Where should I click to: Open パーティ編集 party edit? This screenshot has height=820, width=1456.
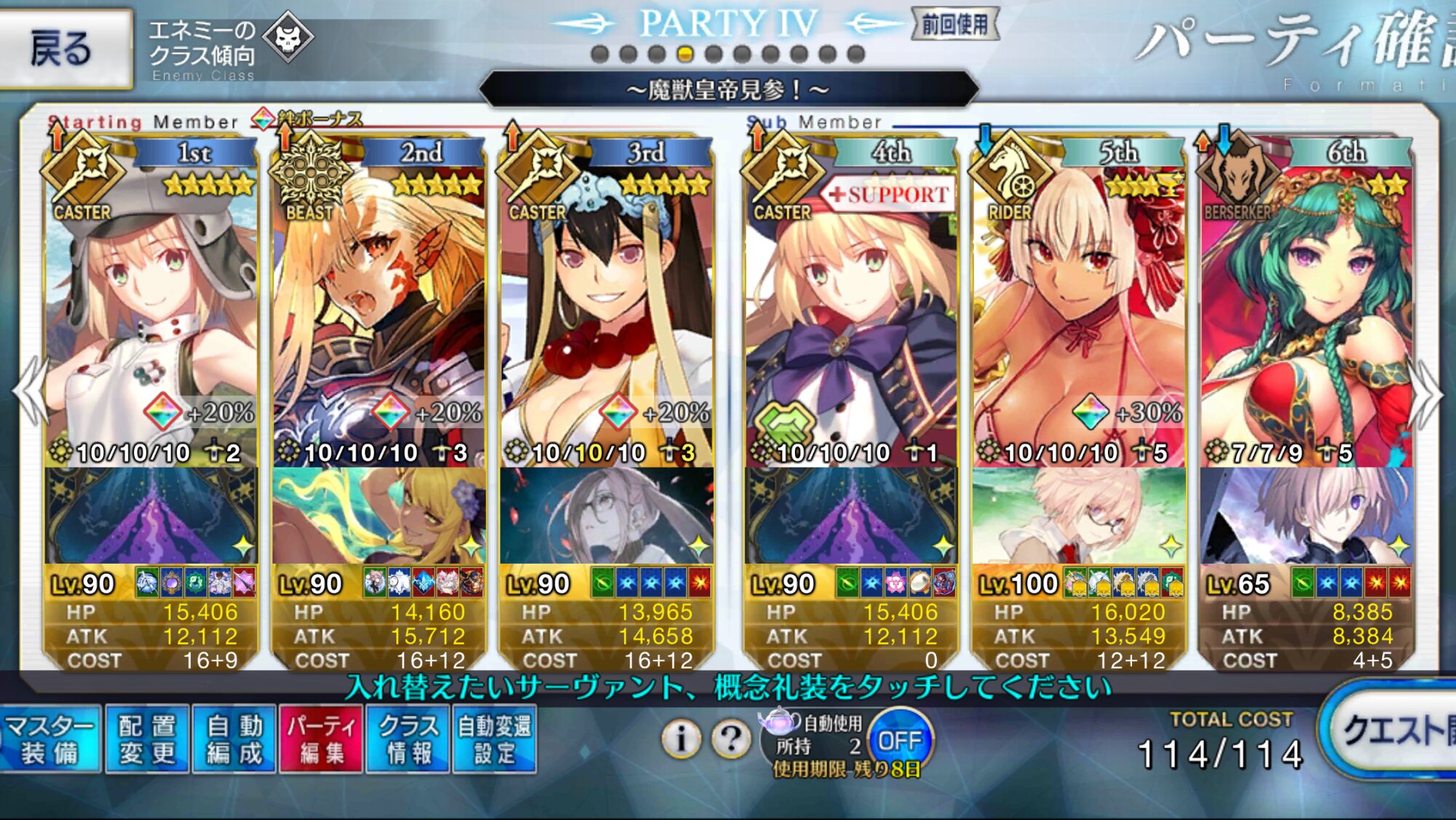click(321, 738)
